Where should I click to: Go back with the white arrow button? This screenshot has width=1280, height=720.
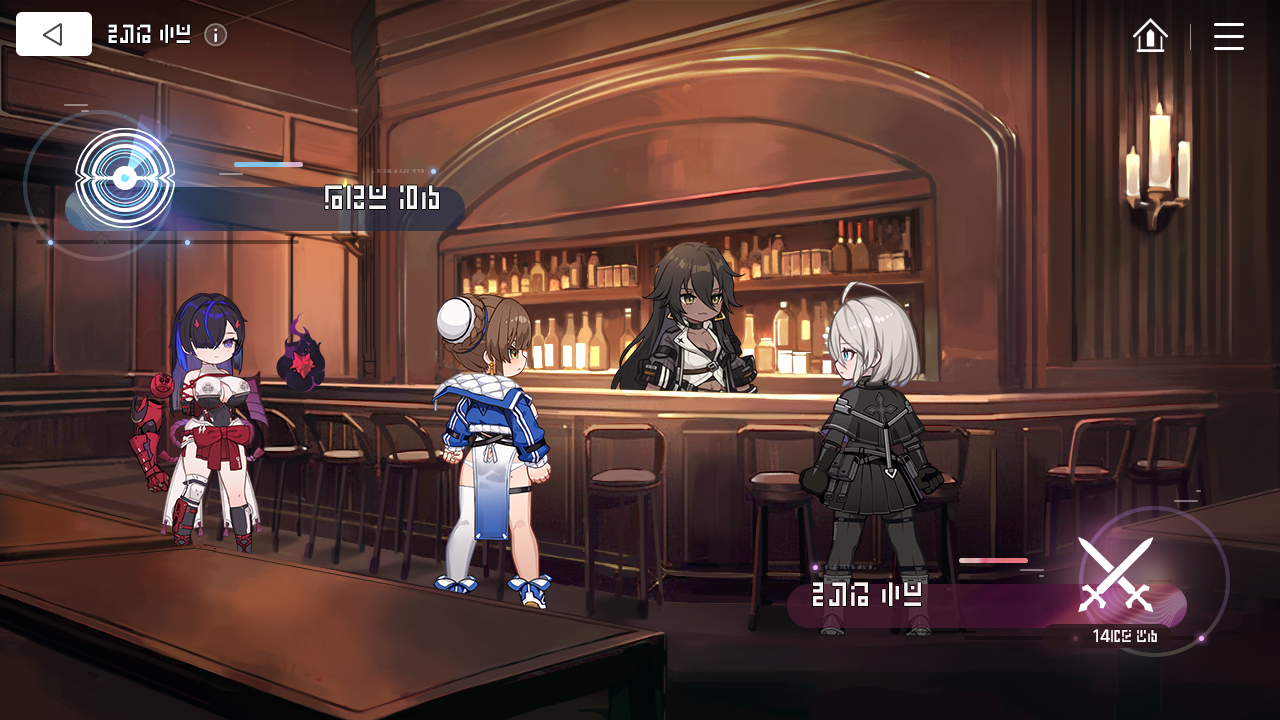pos(54,34)
